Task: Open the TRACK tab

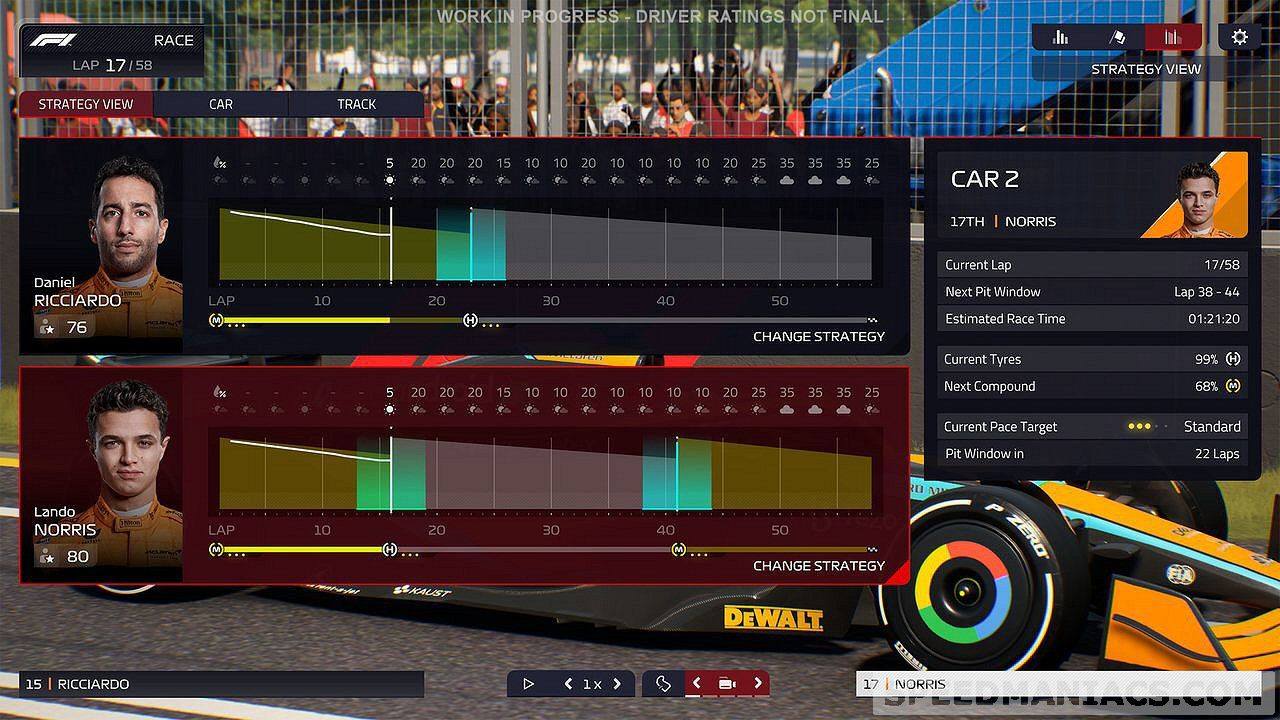Action: coord(356,104)
